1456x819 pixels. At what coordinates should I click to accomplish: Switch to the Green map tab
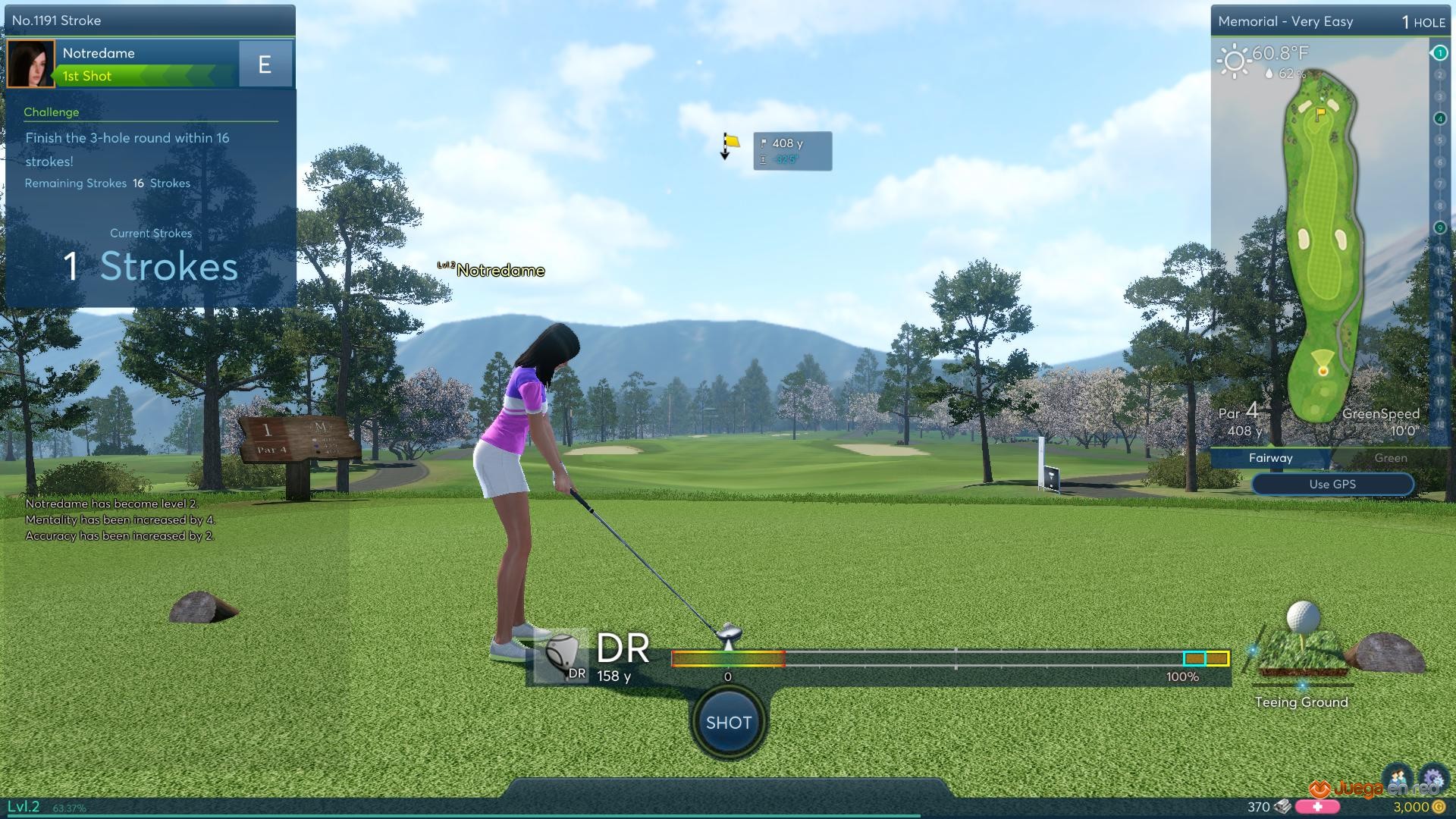[1390, 458]
